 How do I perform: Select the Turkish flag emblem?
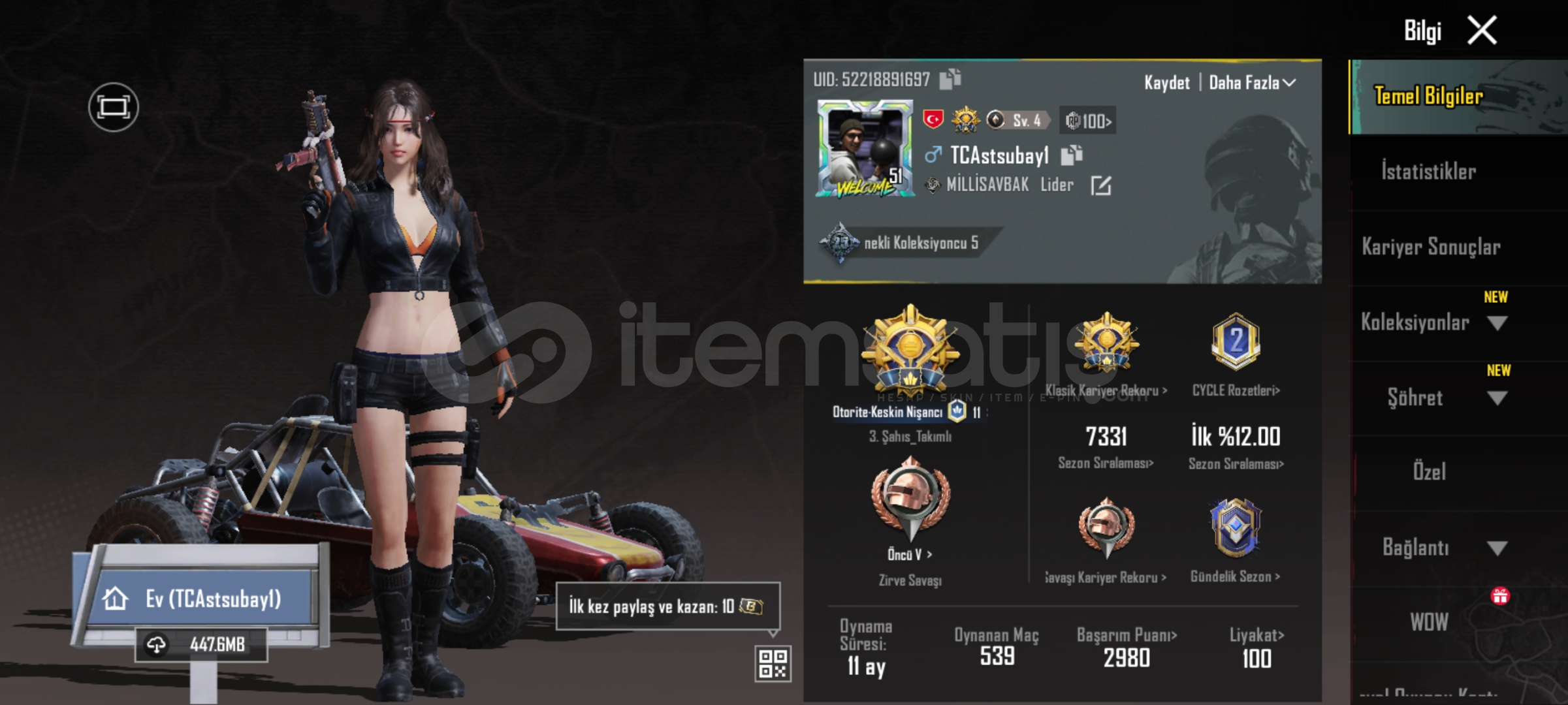934,119
